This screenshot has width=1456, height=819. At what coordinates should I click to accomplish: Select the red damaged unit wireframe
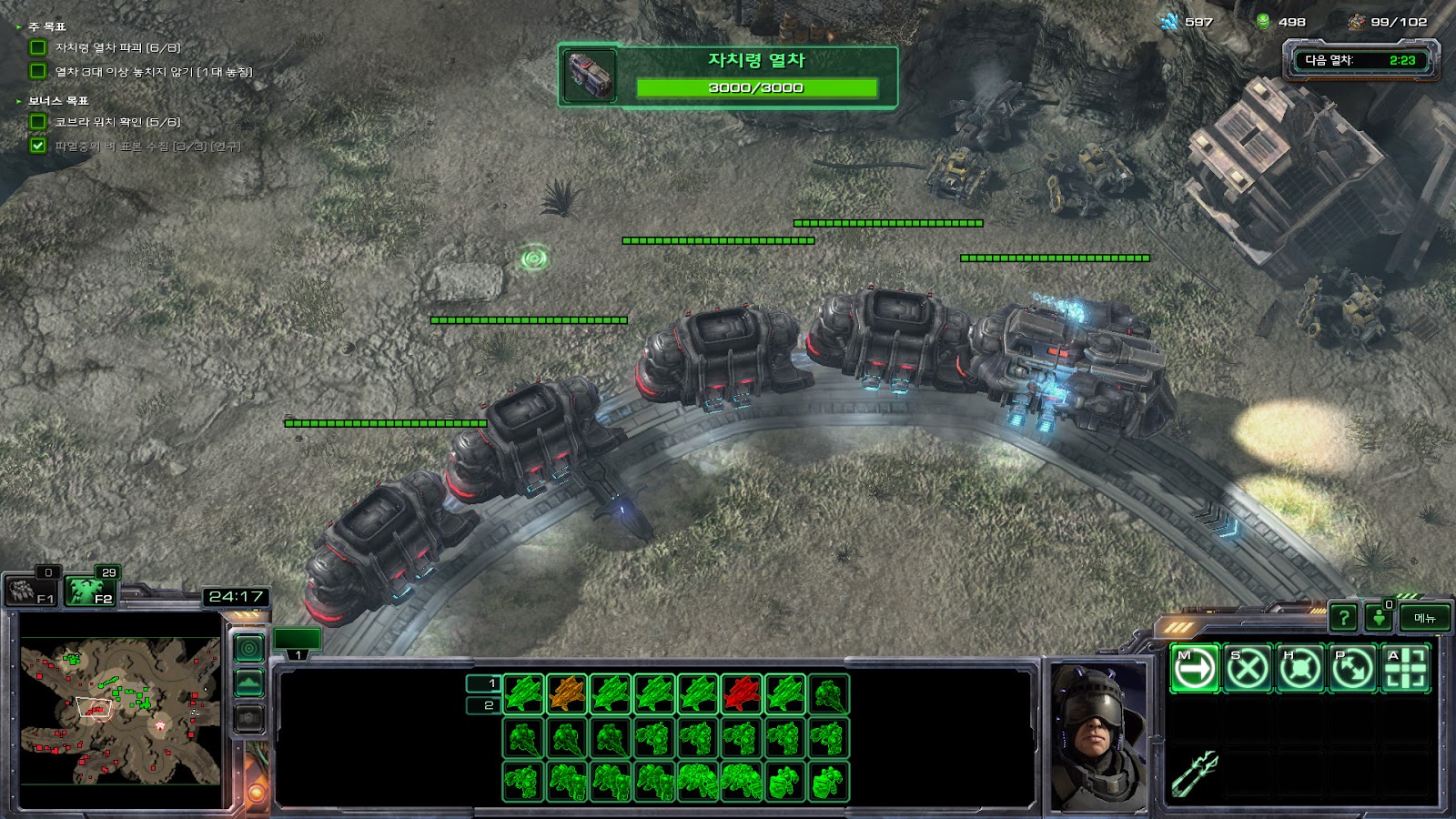click(x=742, y=694)
